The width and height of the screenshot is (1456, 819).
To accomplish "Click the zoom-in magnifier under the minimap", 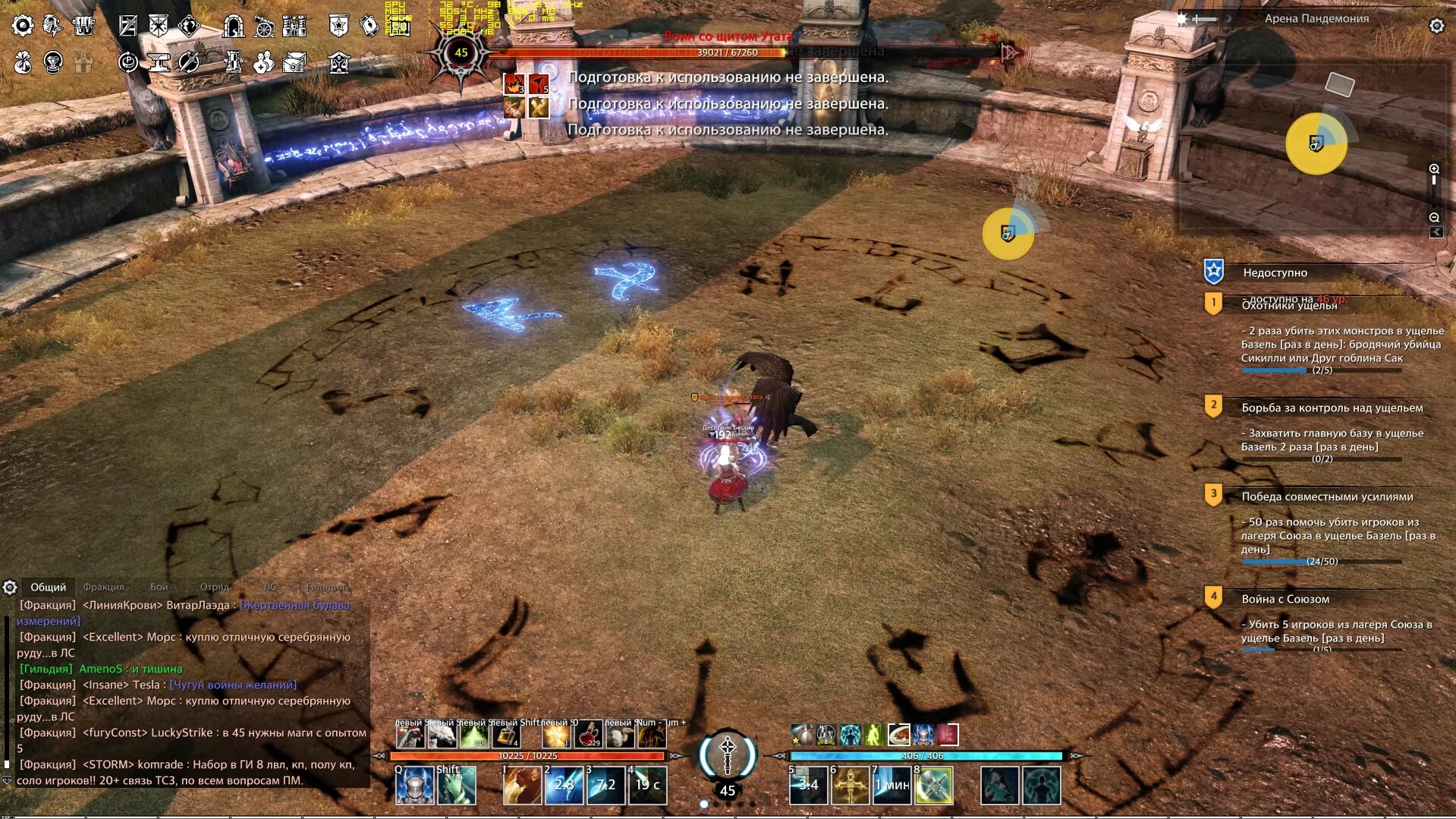I will click(x=1434, y=169).
